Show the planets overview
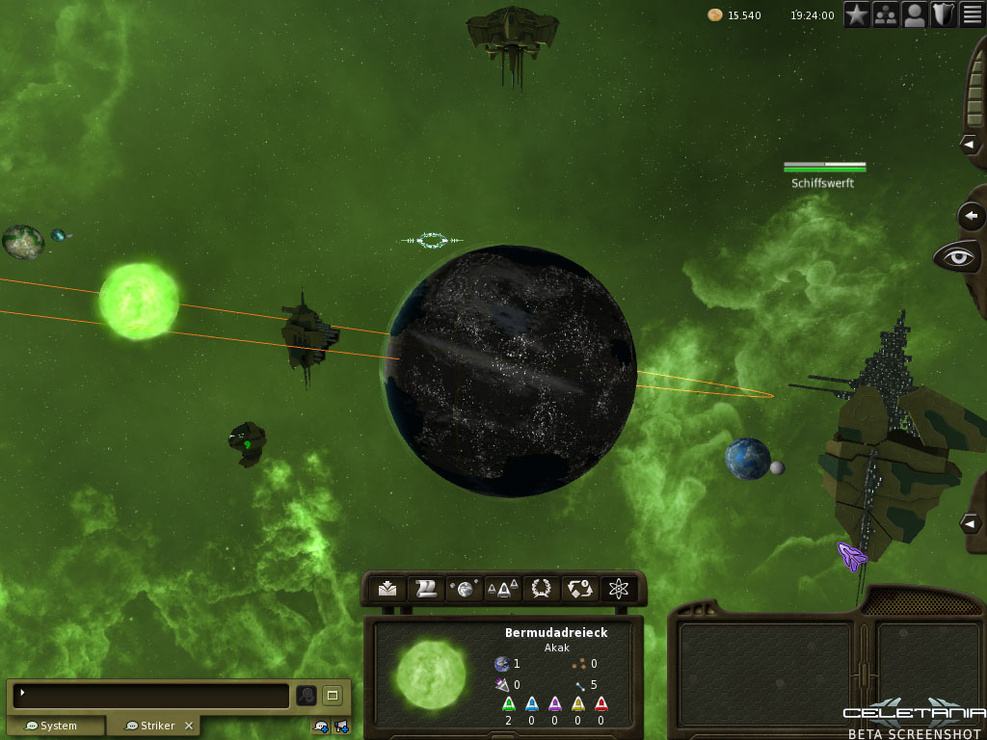 [x=464, y=589]
